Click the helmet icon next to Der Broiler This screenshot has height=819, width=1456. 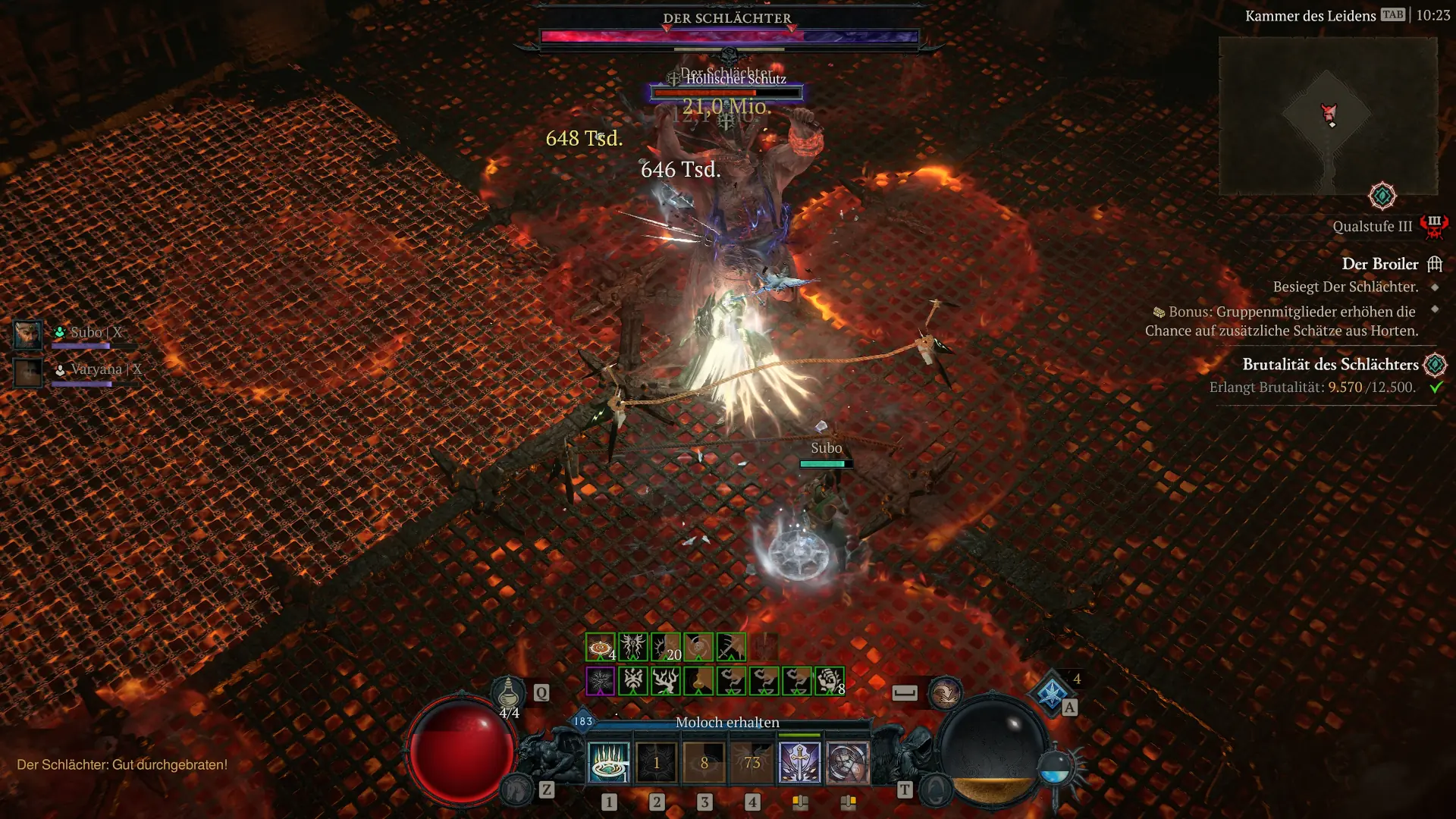1435,264
